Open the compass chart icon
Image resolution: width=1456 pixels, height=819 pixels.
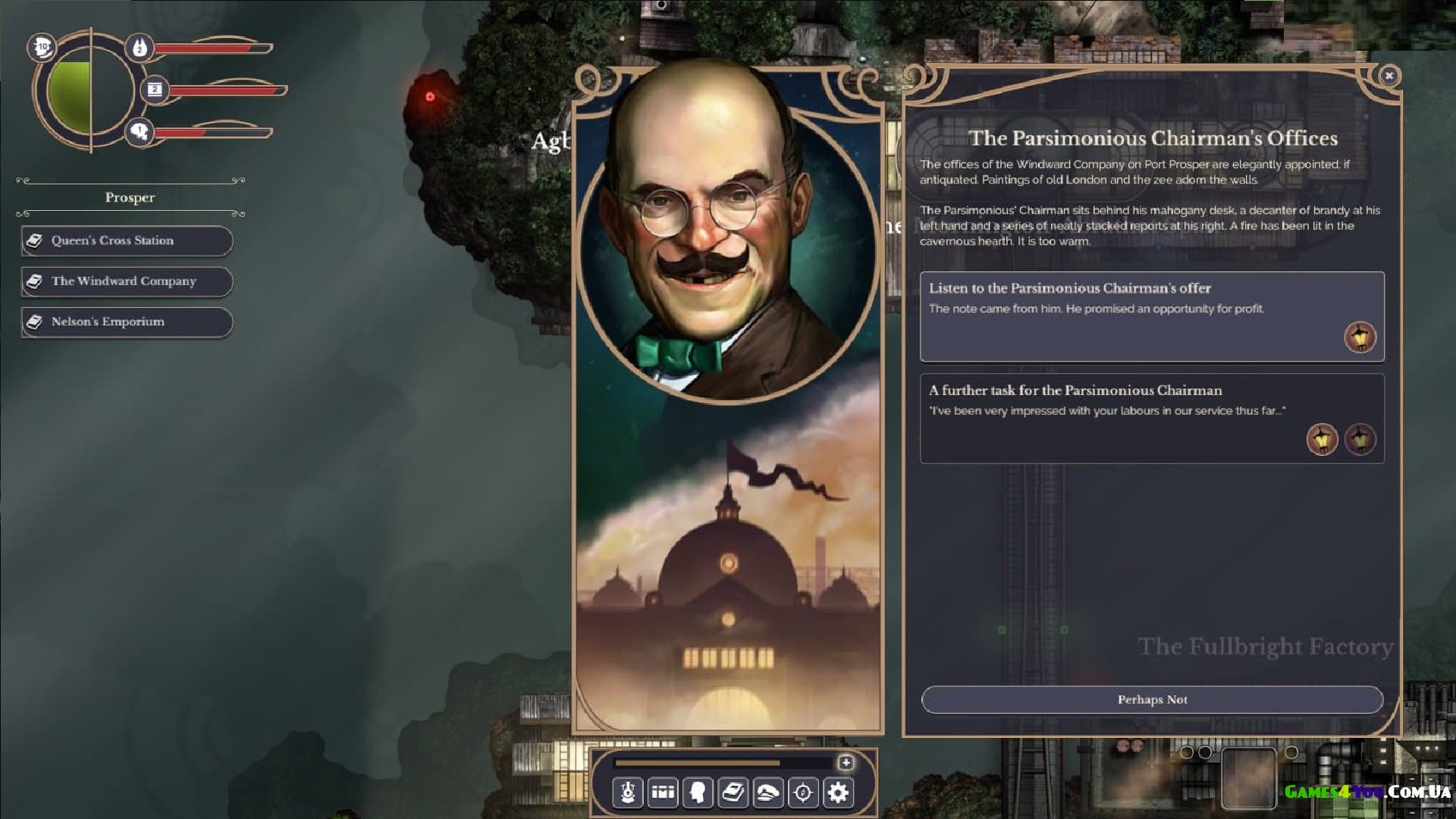click(803, 792)
